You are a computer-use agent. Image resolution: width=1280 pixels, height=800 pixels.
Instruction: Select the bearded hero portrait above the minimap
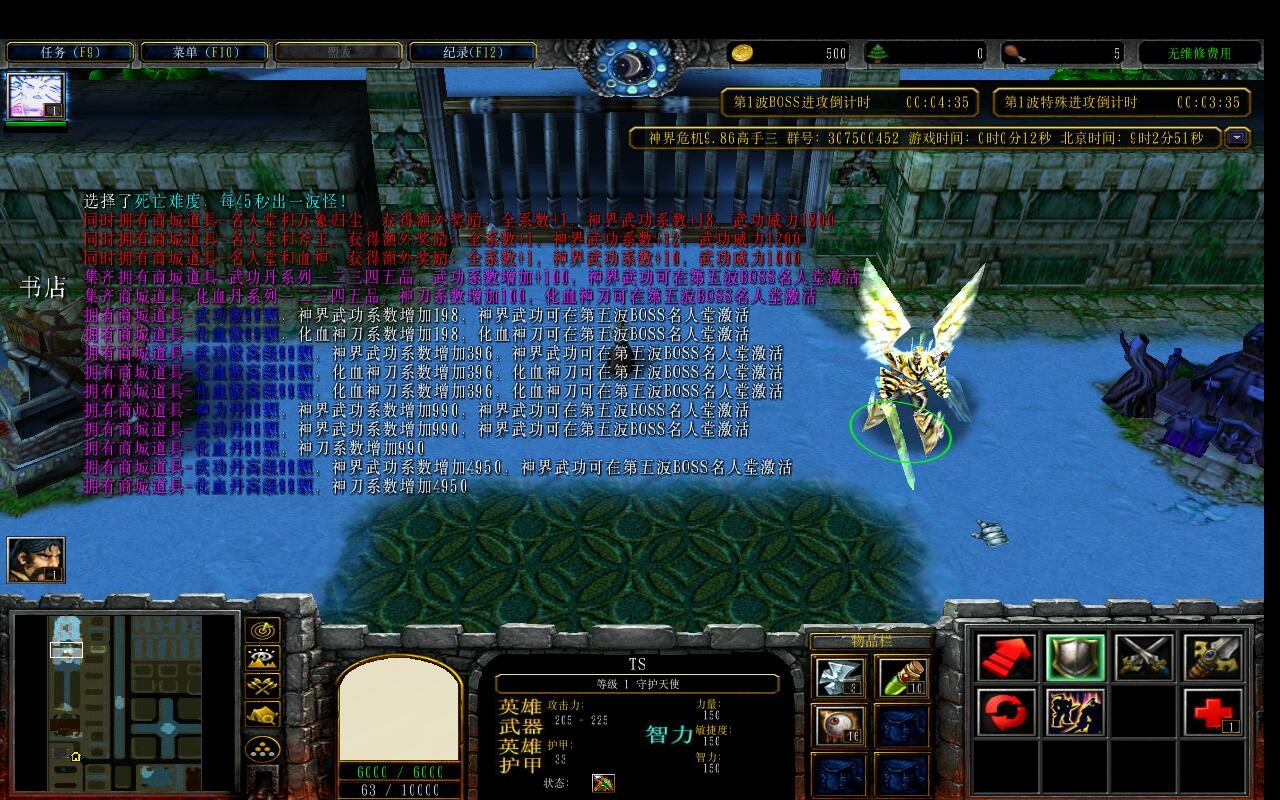coord(36,559)
